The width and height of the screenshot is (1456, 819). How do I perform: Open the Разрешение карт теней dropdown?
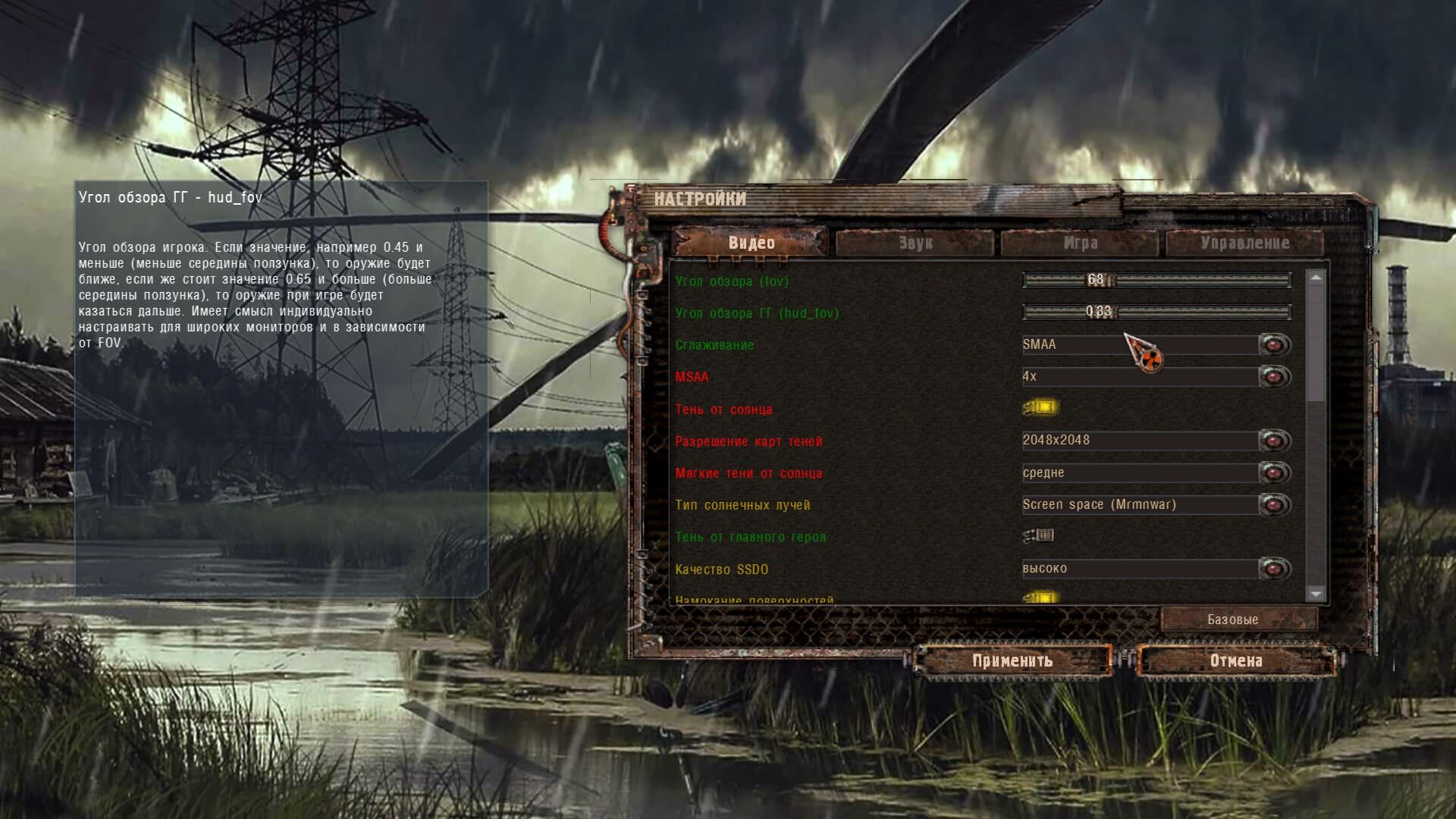click(1274, 441)
